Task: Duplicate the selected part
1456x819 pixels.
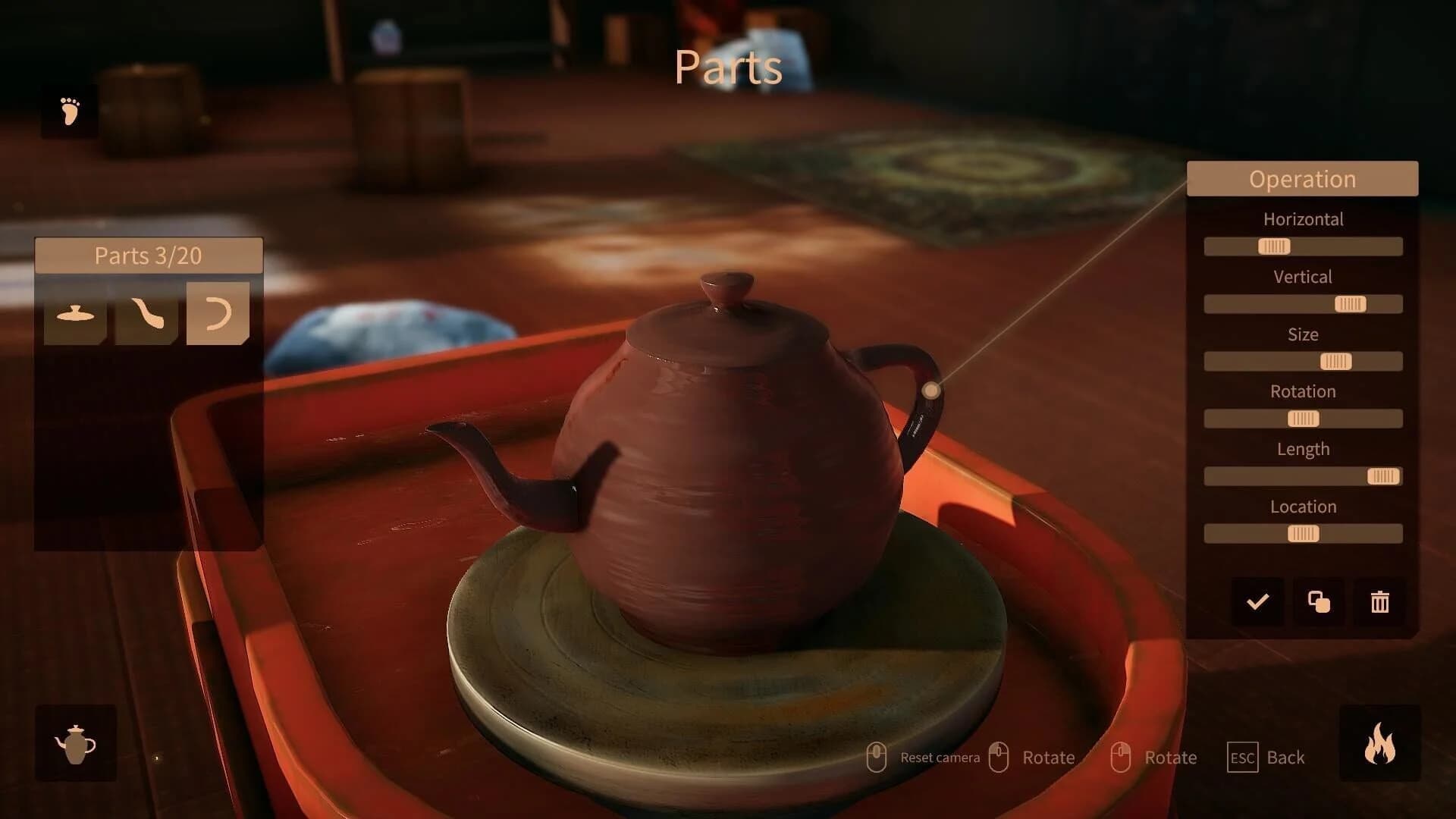Action: click(x=1317, y=602)
